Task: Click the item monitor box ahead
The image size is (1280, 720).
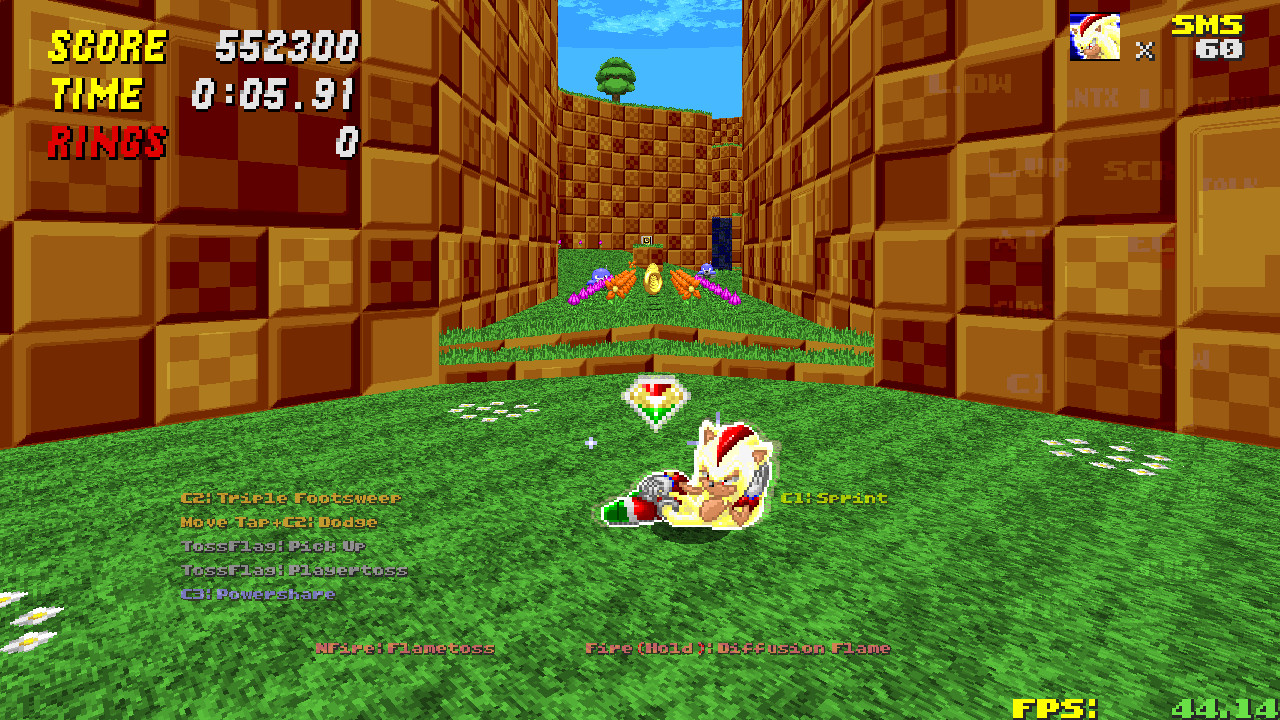Action: [648, 241]
